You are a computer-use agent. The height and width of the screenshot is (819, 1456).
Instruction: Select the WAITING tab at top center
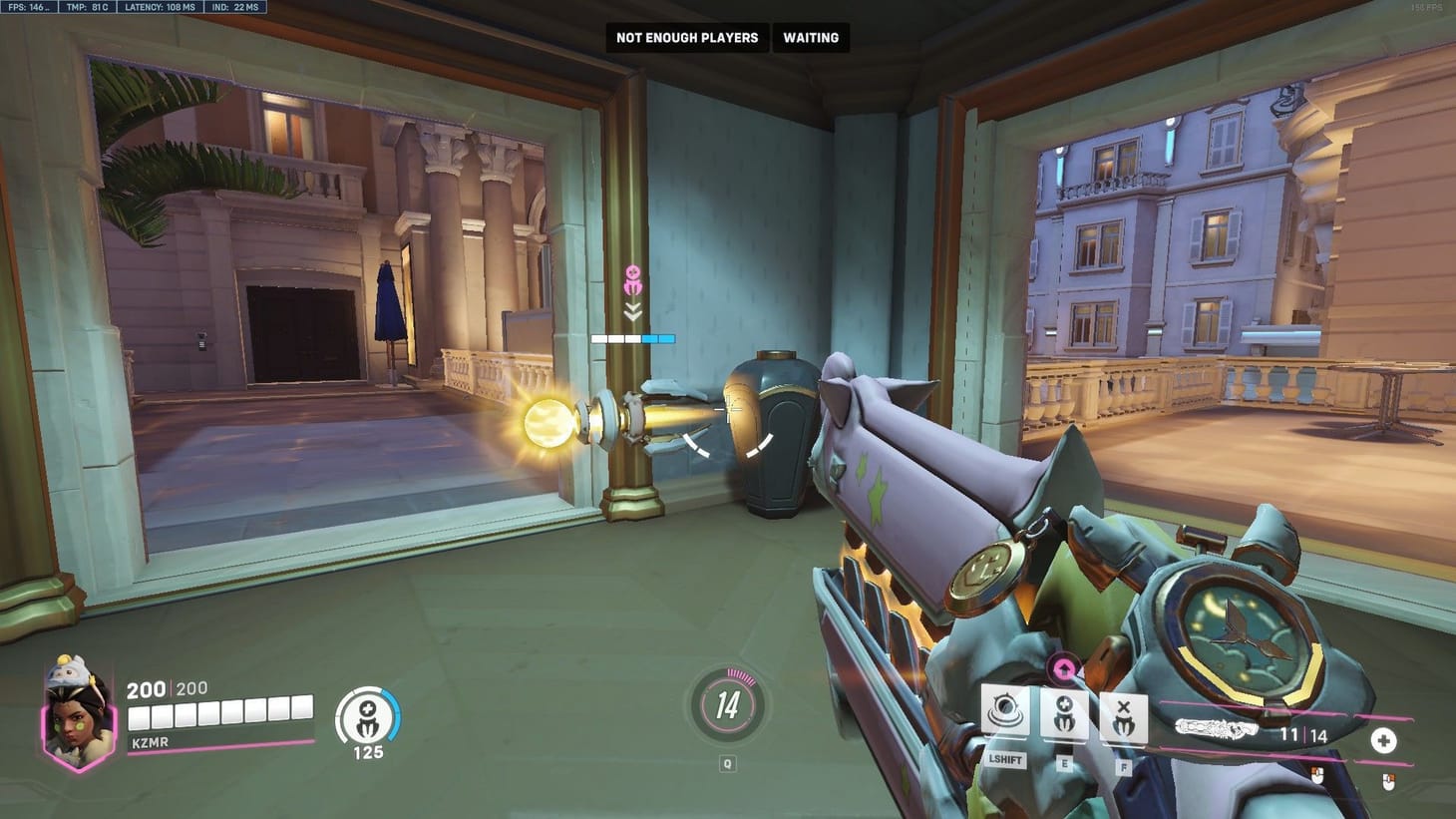point(811,37)
